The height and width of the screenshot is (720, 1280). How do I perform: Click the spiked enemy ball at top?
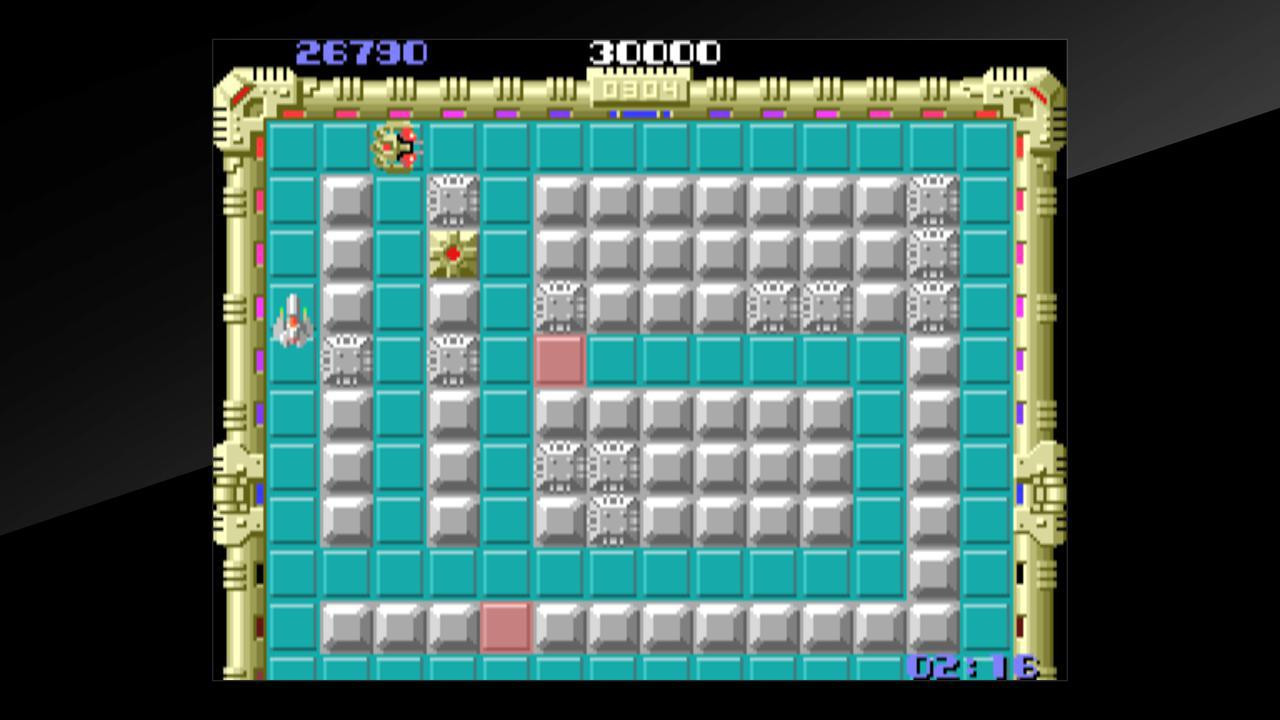(396, 148)
